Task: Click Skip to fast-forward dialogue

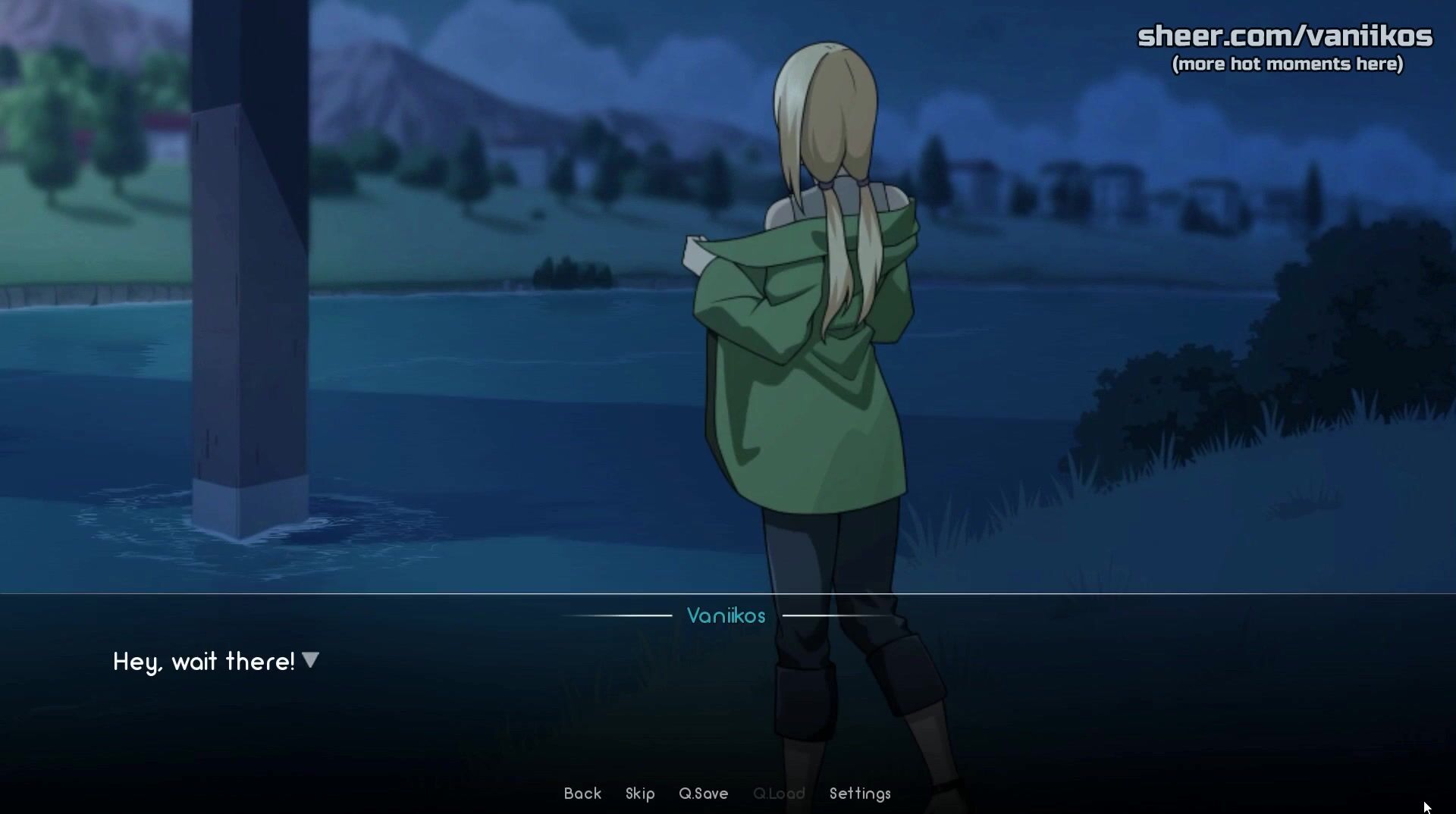Action: (x=640, y=794)
